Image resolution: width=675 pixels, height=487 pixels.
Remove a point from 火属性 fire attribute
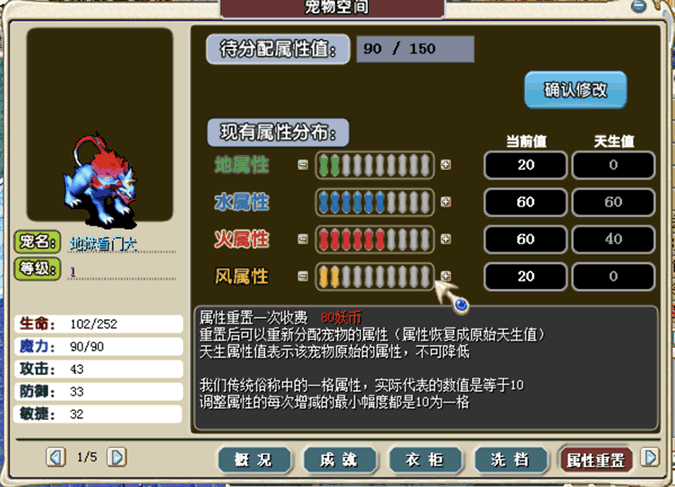[x=302, y=239]
